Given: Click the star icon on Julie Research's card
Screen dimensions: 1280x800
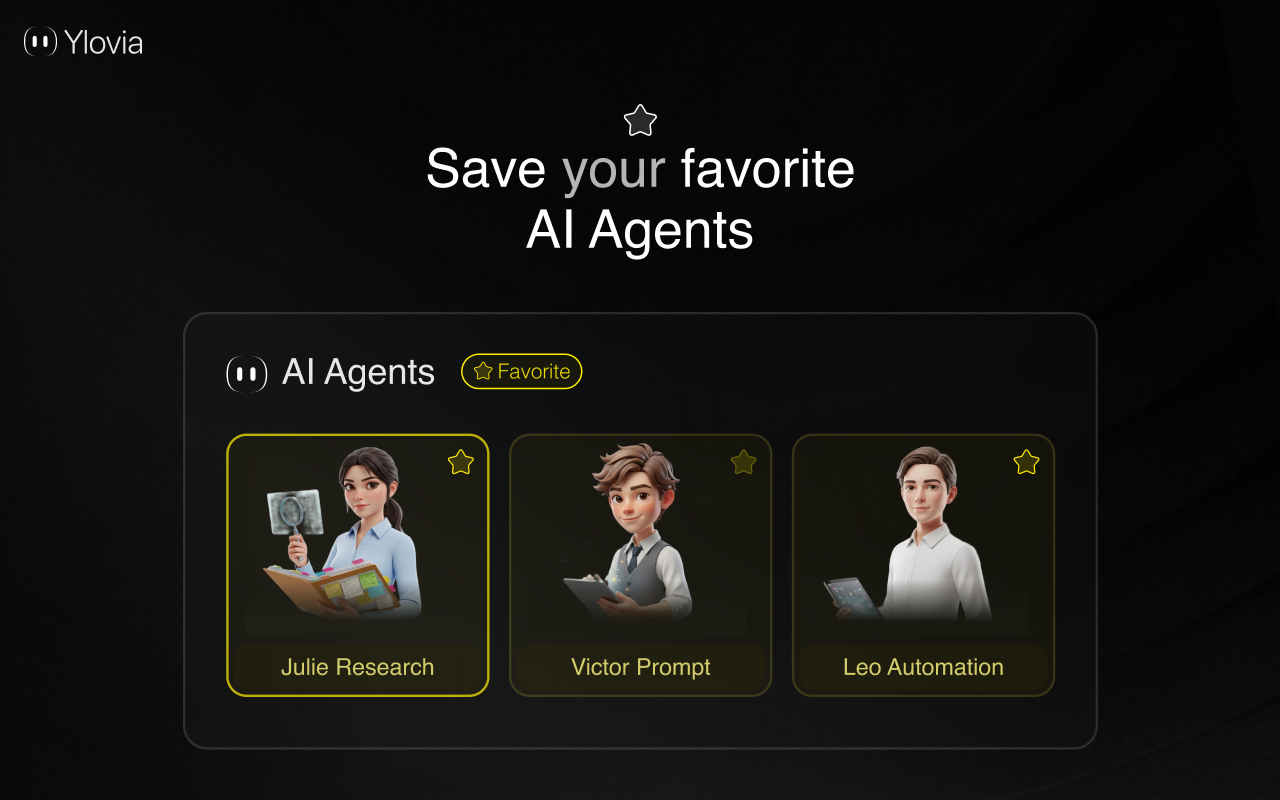Looking at the screenshot, I should [460, 462].
